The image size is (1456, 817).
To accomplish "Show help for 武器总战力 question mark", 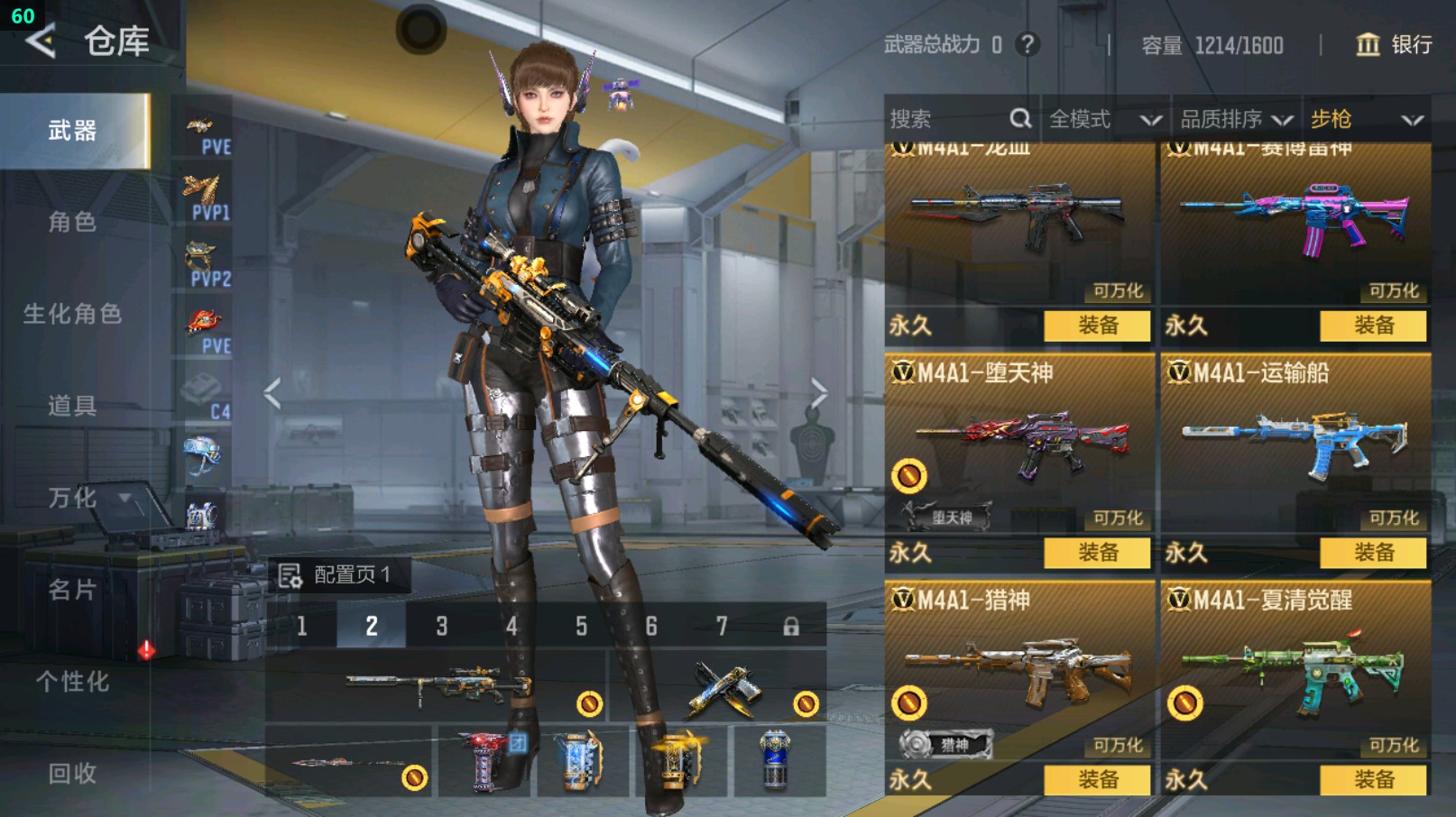I will point(1027,44).
